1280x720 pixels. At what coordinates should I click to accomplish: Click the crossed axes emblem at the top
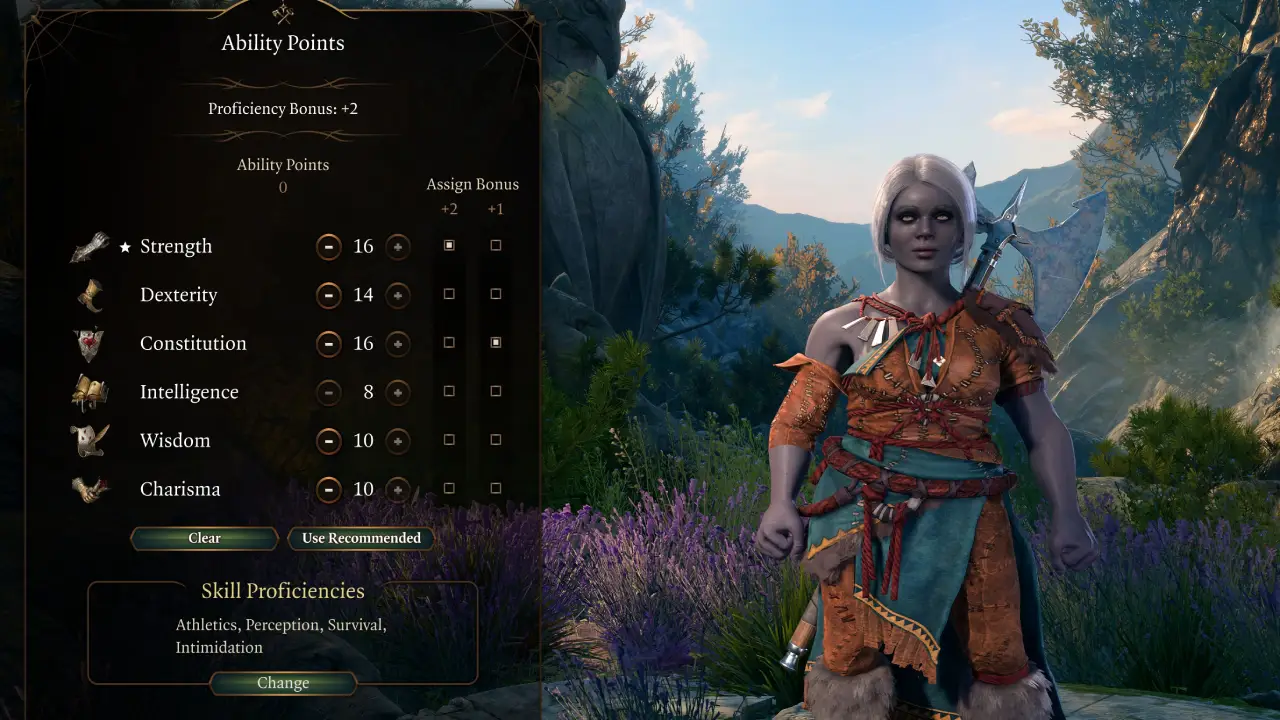pos(282,14)
